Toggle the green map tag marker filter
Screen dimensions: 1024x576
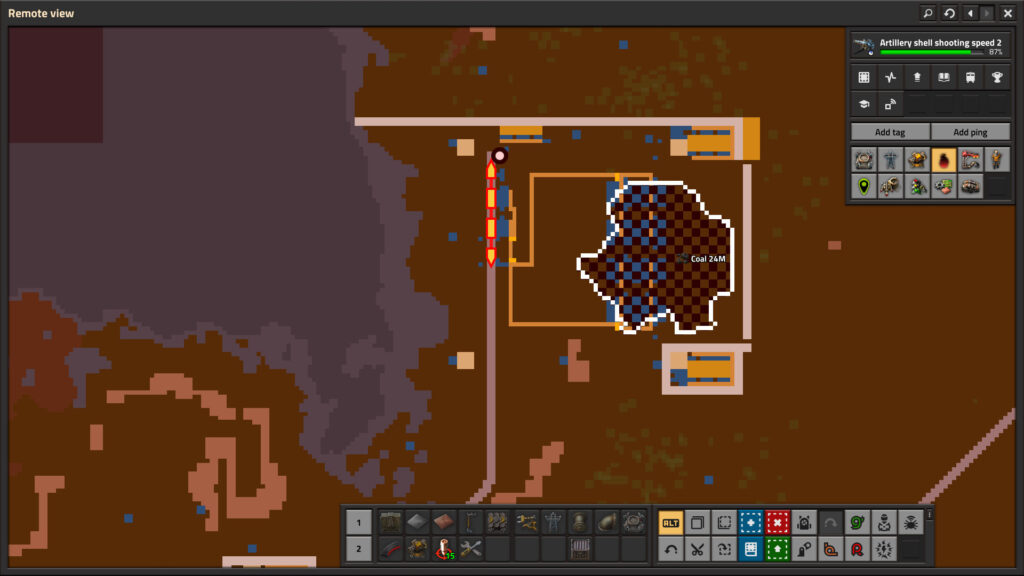pyautogui.click(x=863, y=185)
